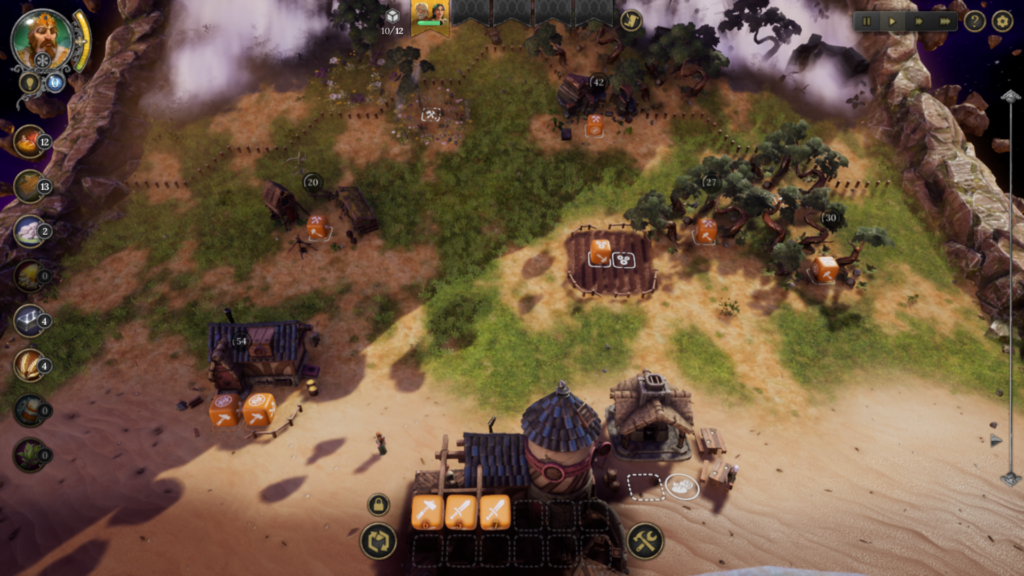Open the king's portrait
Screen dimensions: 1024x576
pyautogui.click(x=42, y=40)
